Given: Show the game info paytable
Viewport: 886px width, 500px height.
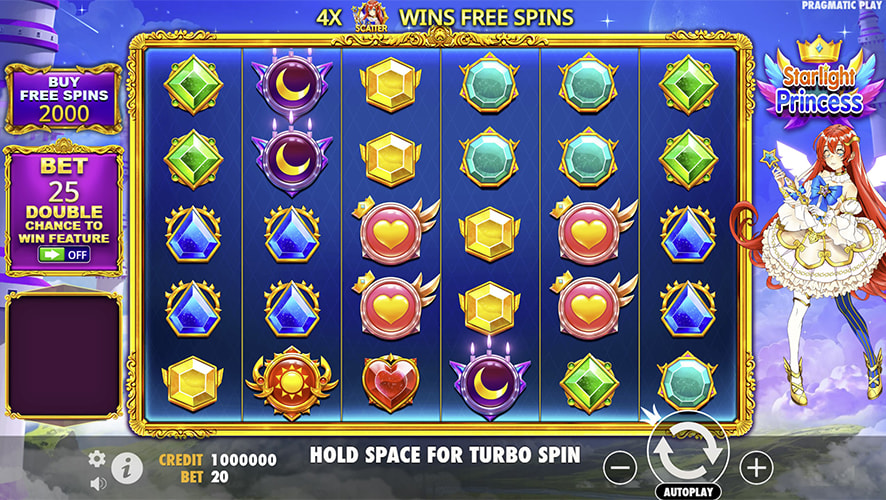Looking at the screenshot, I should [x=125, y=467].
